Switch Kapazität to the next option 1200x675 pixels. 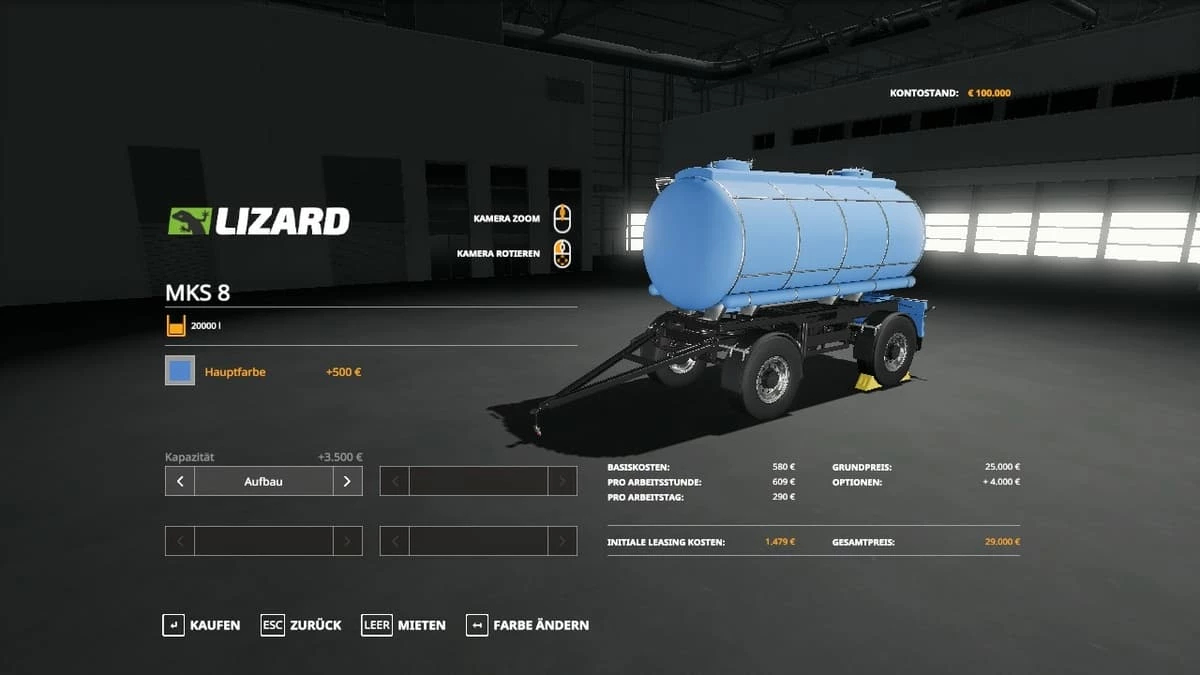pyautogui.click(x=347, y=481)
